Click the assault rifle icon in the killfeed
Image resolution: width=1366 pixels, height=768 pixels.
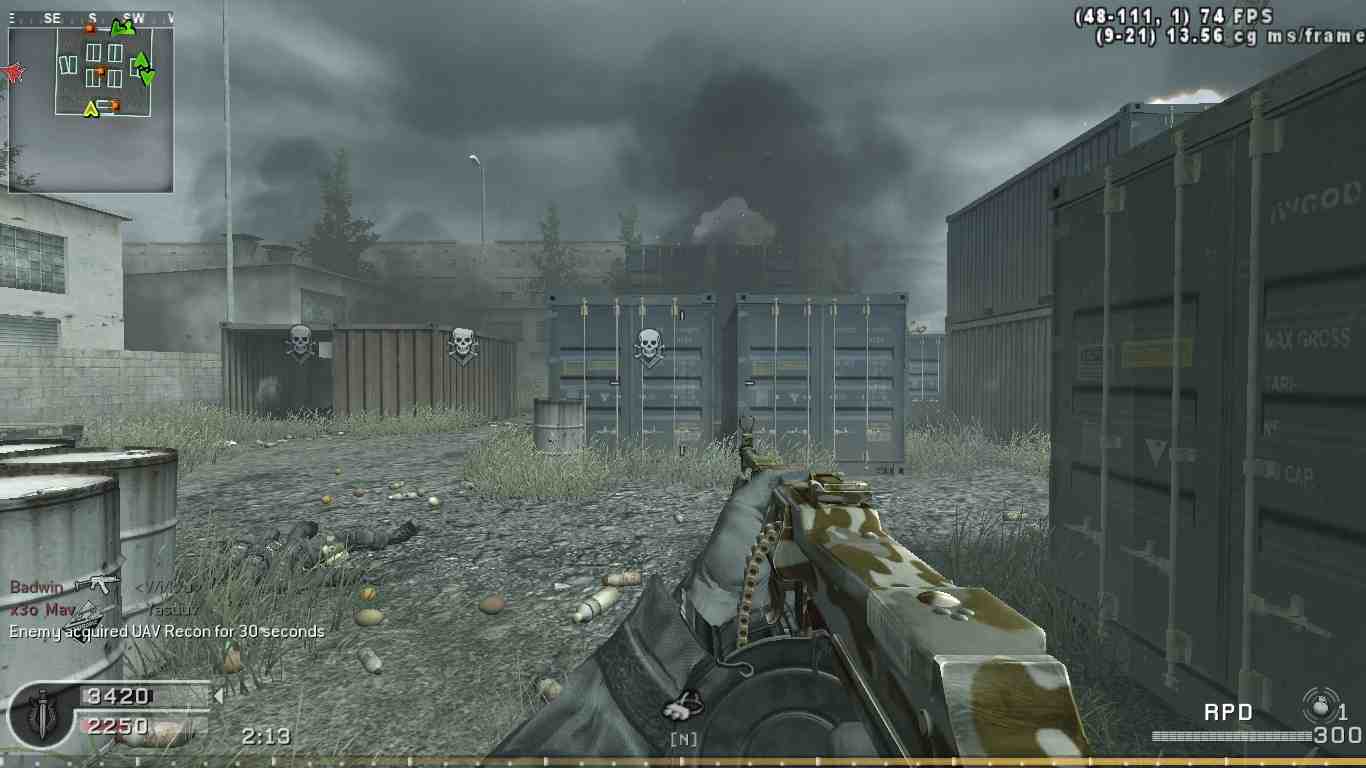coord(97,584)
